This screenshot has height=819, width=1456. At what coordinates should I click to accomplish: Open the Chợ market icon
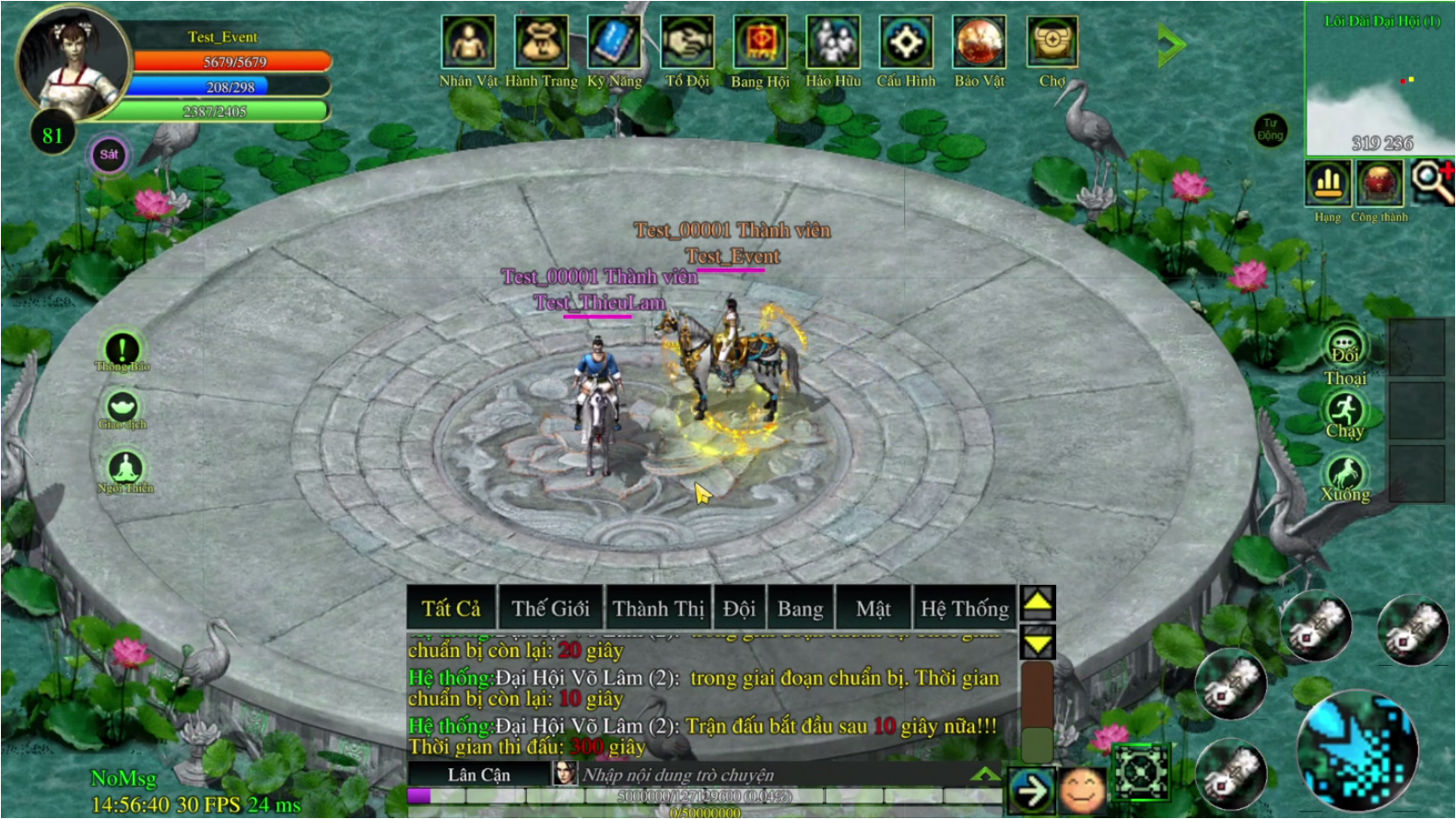[x=1051, y=43]
